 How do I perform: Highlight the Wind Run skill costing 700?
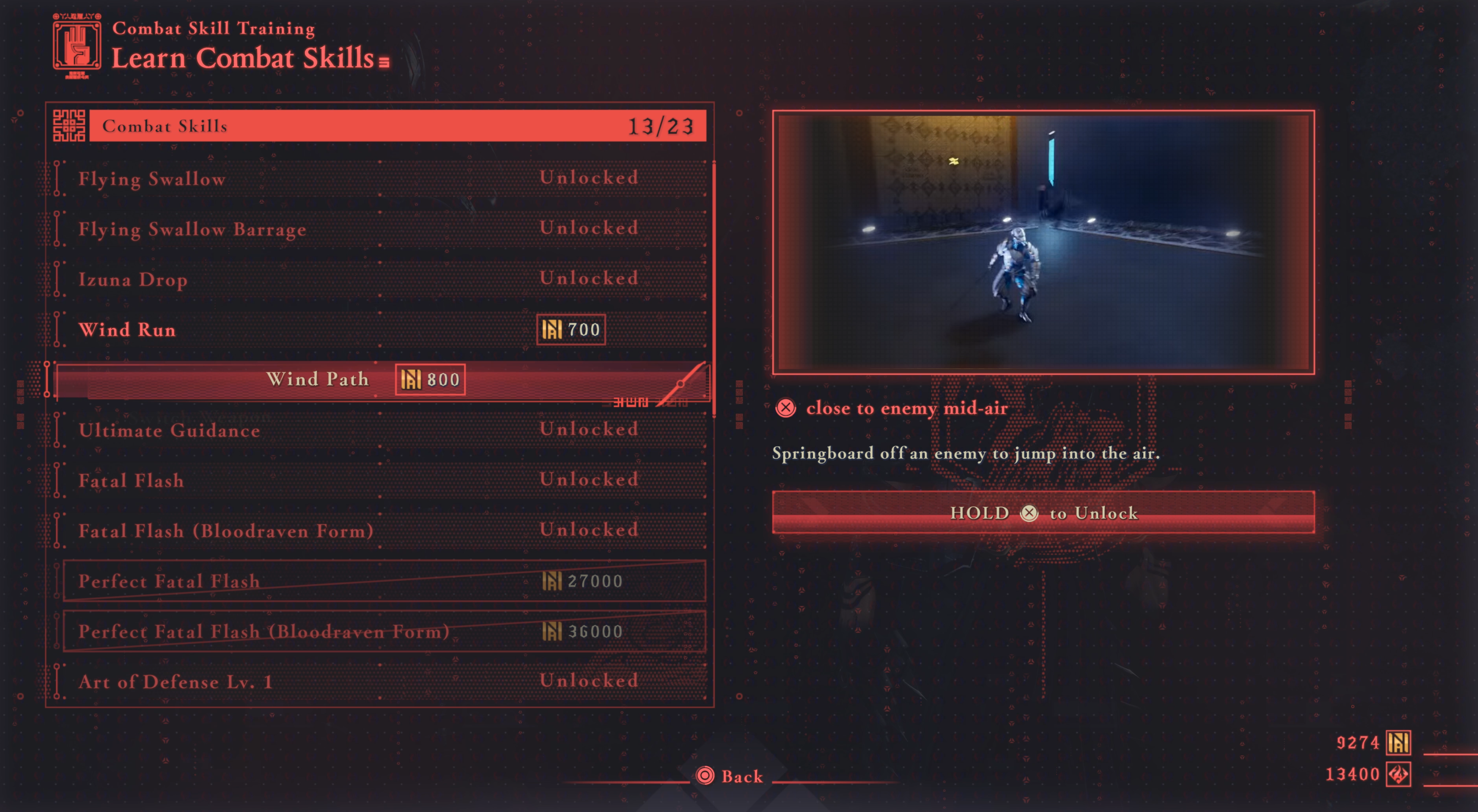(x=379, y=330)
